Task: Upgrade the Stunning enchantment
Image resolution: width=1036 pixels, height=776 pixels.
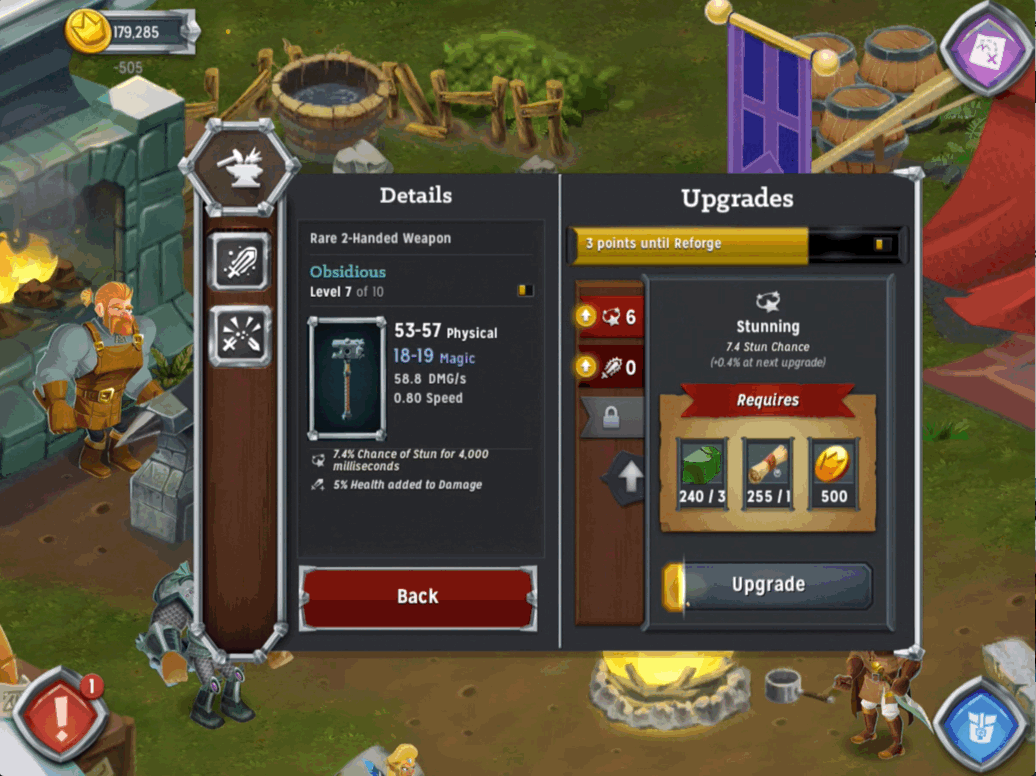Action: [x=767, y=586]
